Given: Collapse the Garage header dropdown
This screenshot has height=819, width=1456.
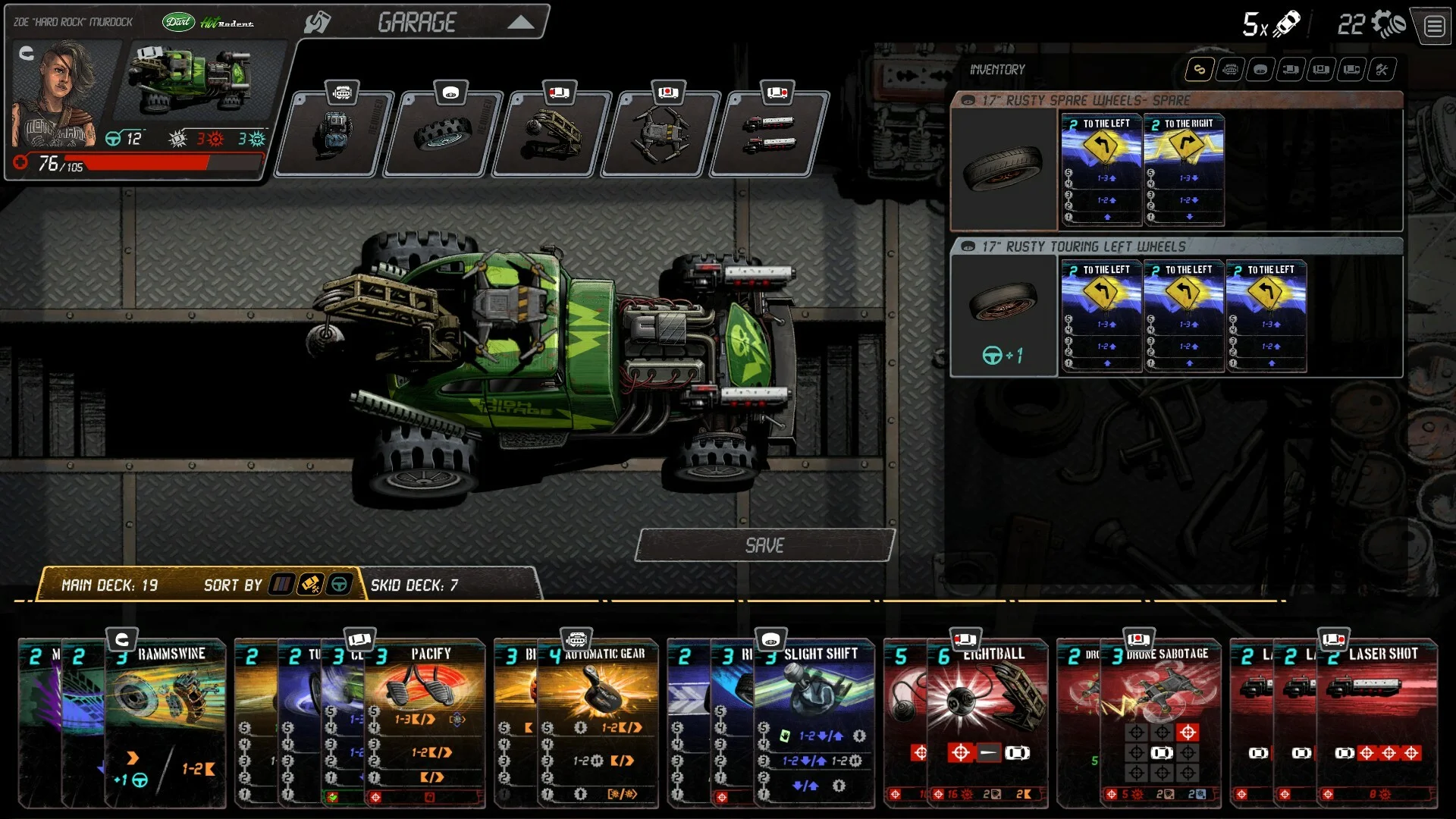Looking at the screenshot, I should [520, 23].
